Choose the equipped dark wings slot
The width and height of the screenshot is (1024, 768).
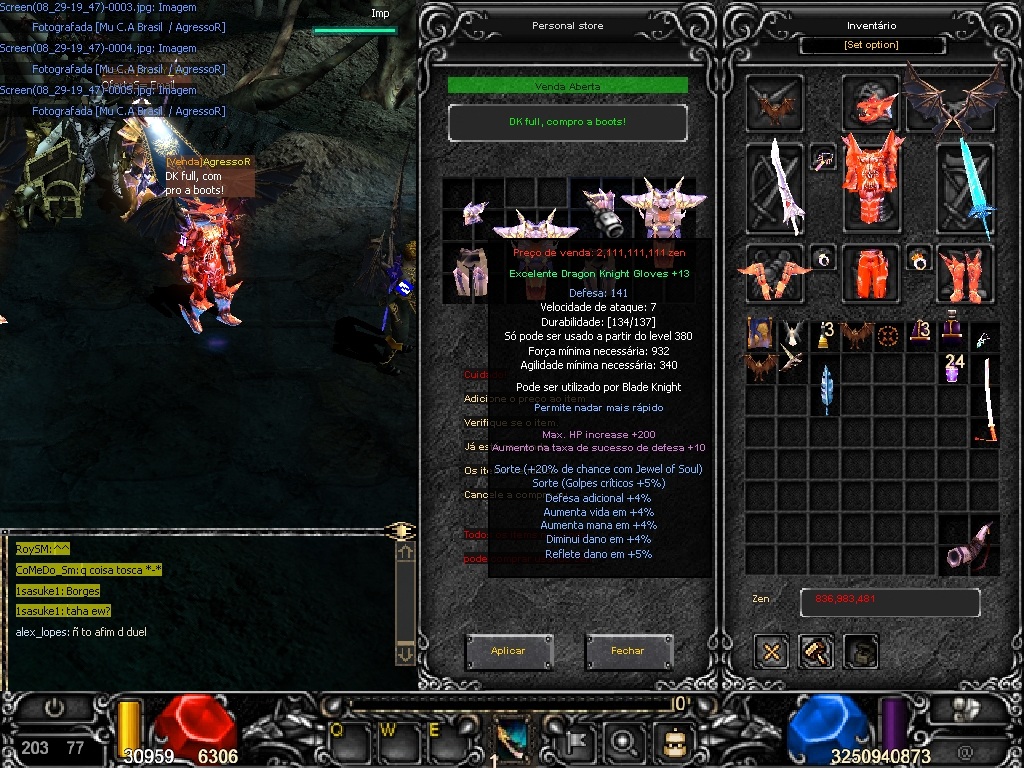(955, 100)
